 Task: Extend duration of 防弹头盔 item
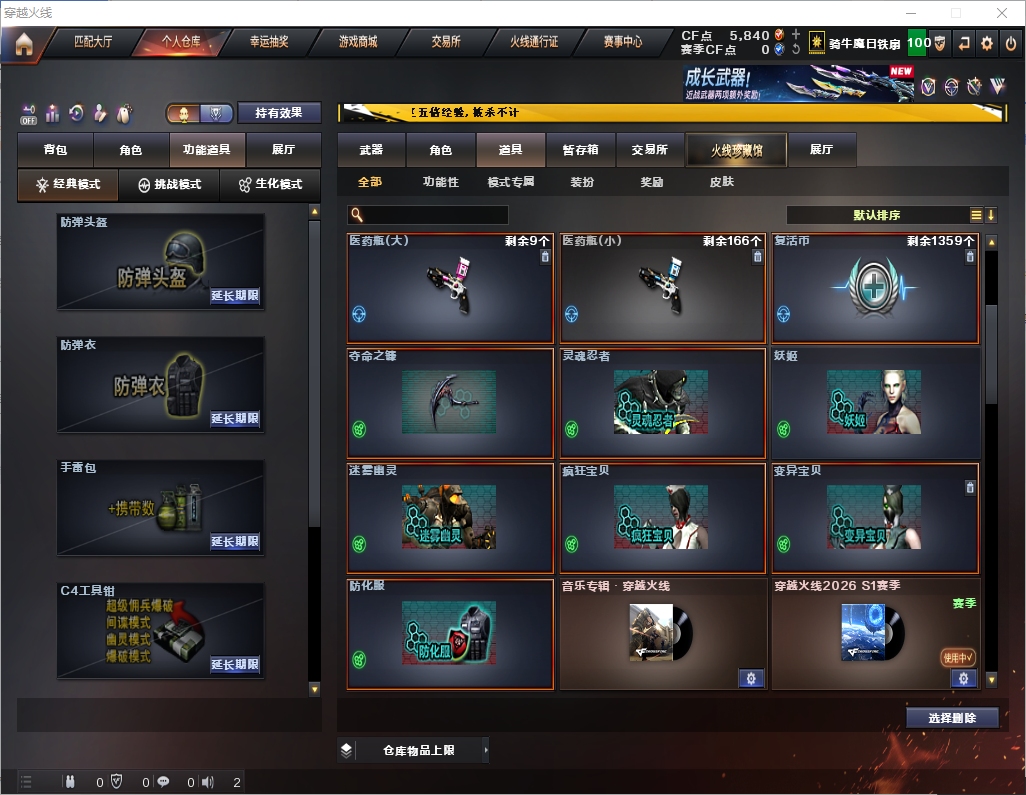pos(235,296)
